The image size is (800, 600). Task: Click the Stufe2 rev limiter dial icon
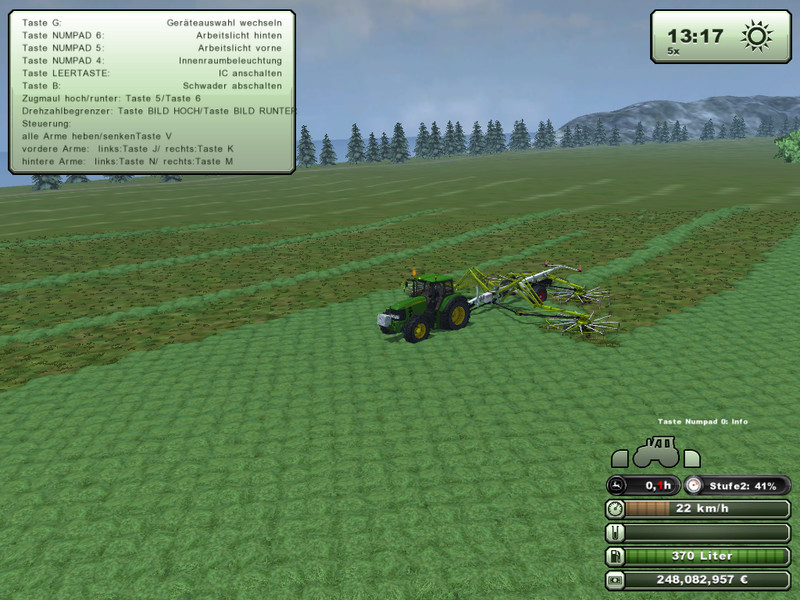coord(695,485)
